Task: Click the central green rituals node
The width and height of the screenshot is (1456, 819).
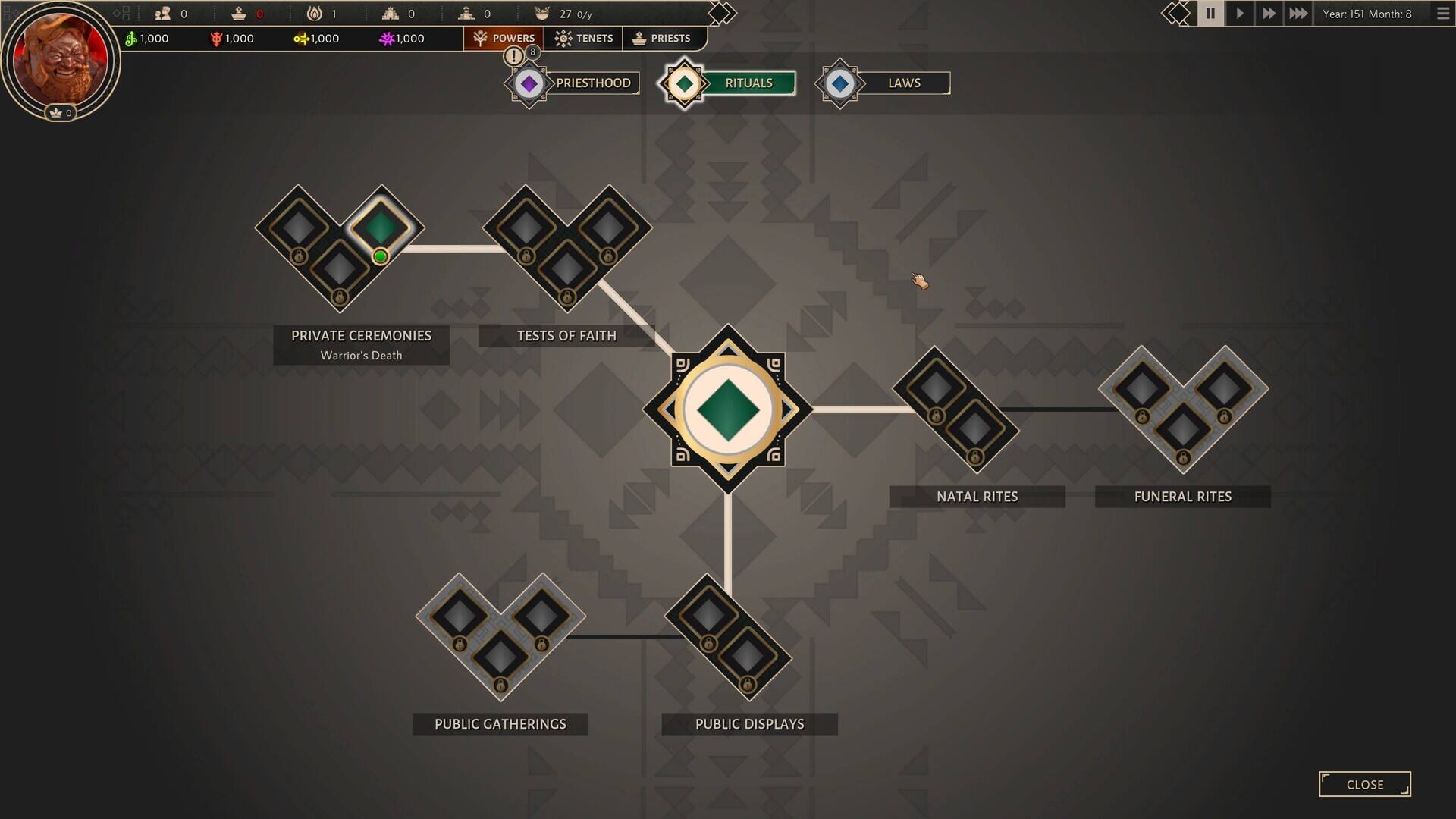Action: tap(728, 409)
